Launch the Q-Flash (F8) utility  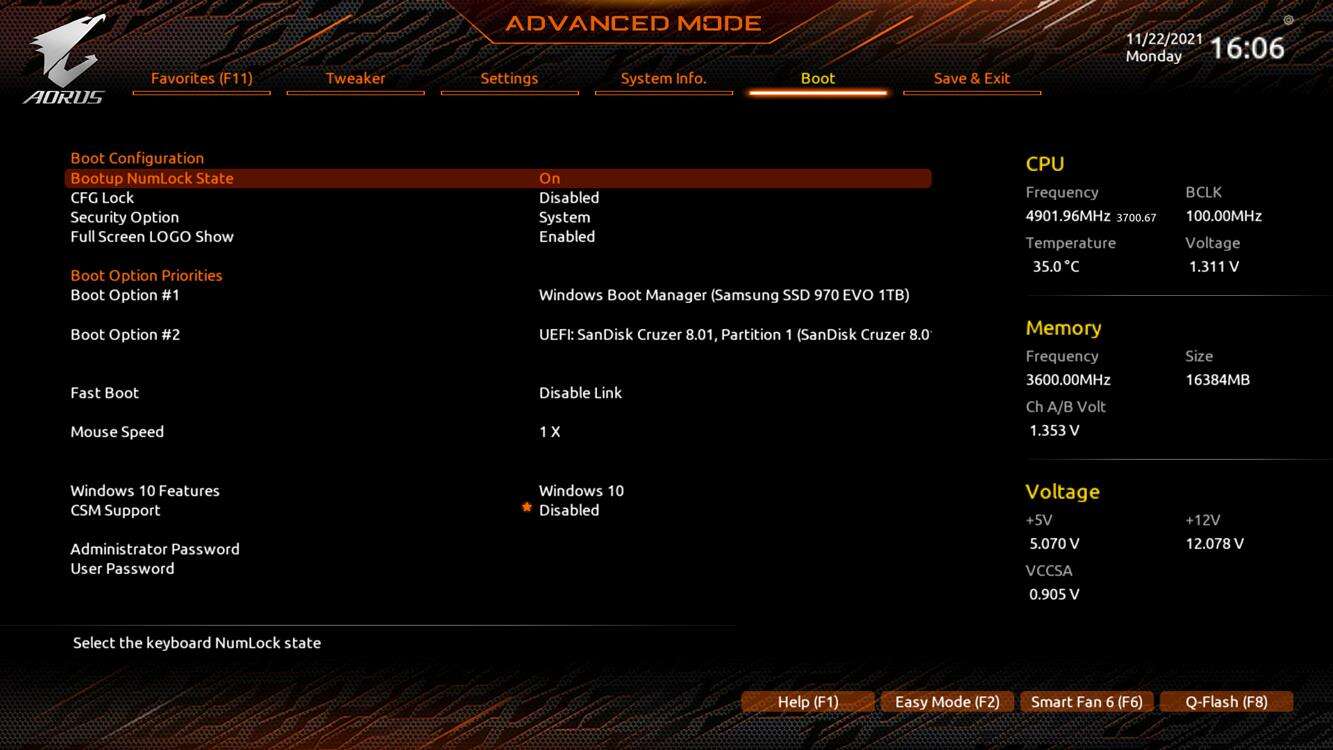click(x=1226, y=702)
